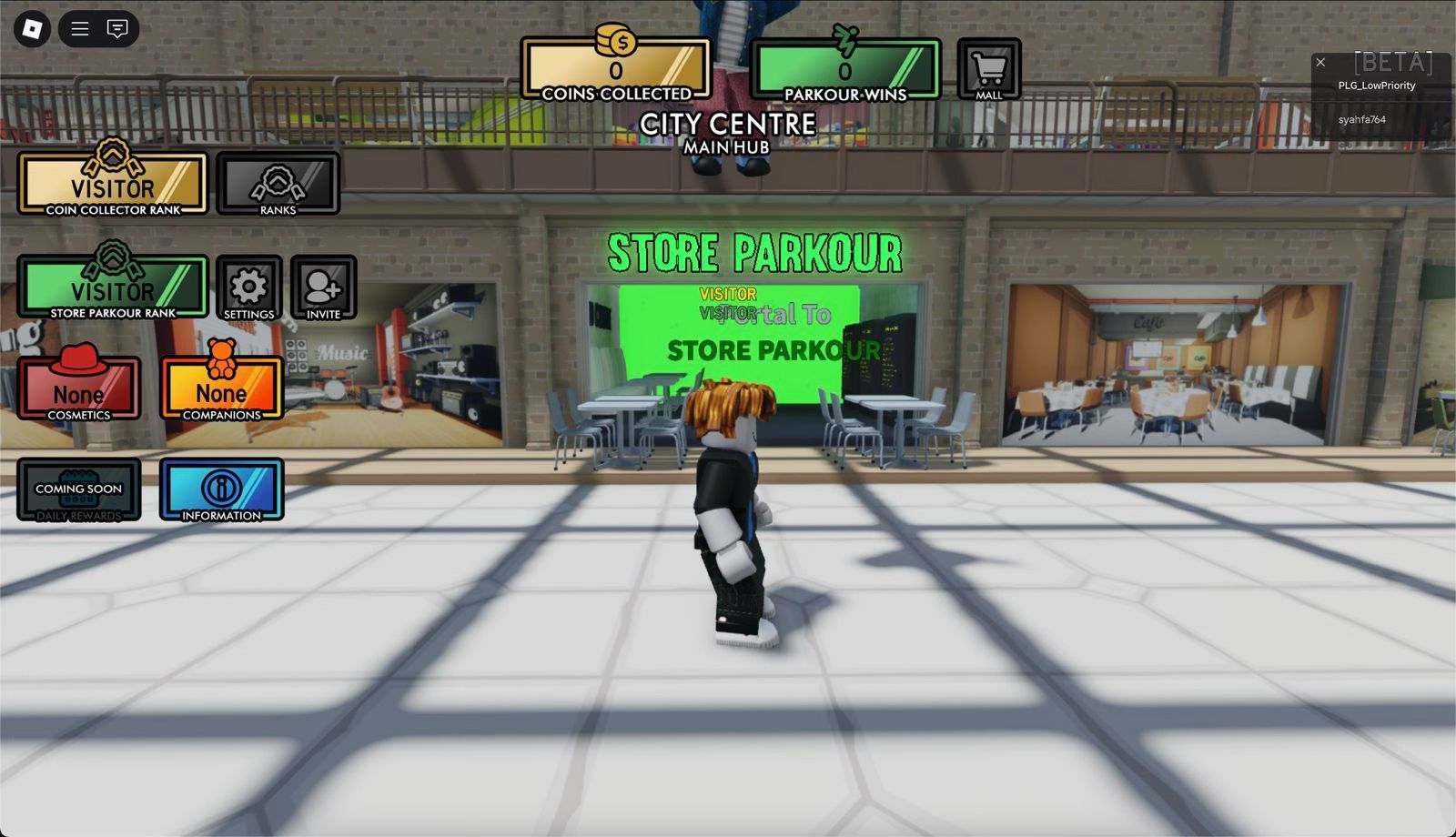
Task: Click the Parkour Wins counter panel
Action: click(844, 70)
